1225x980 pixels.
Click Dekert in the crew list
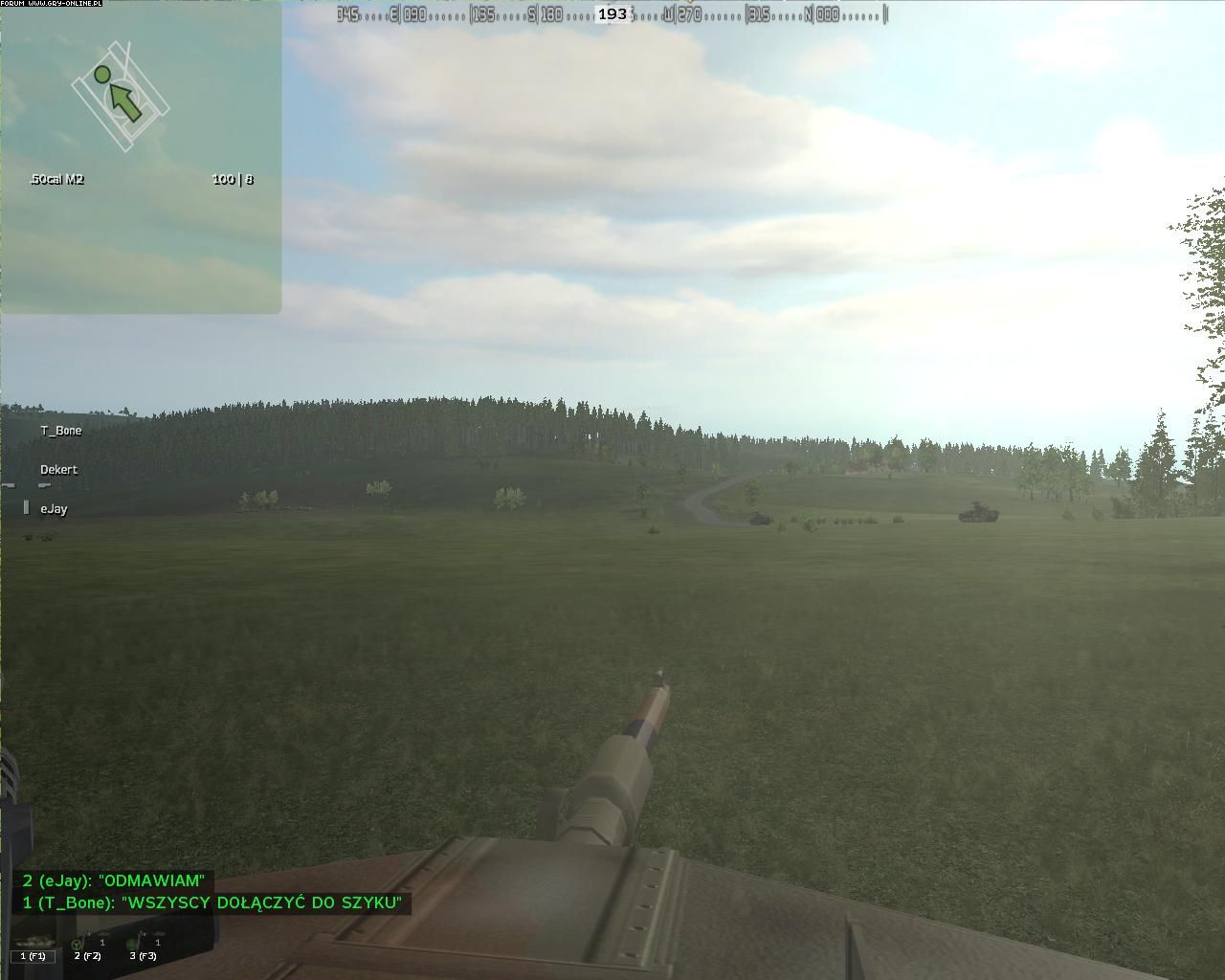click(x=59, y=470)
